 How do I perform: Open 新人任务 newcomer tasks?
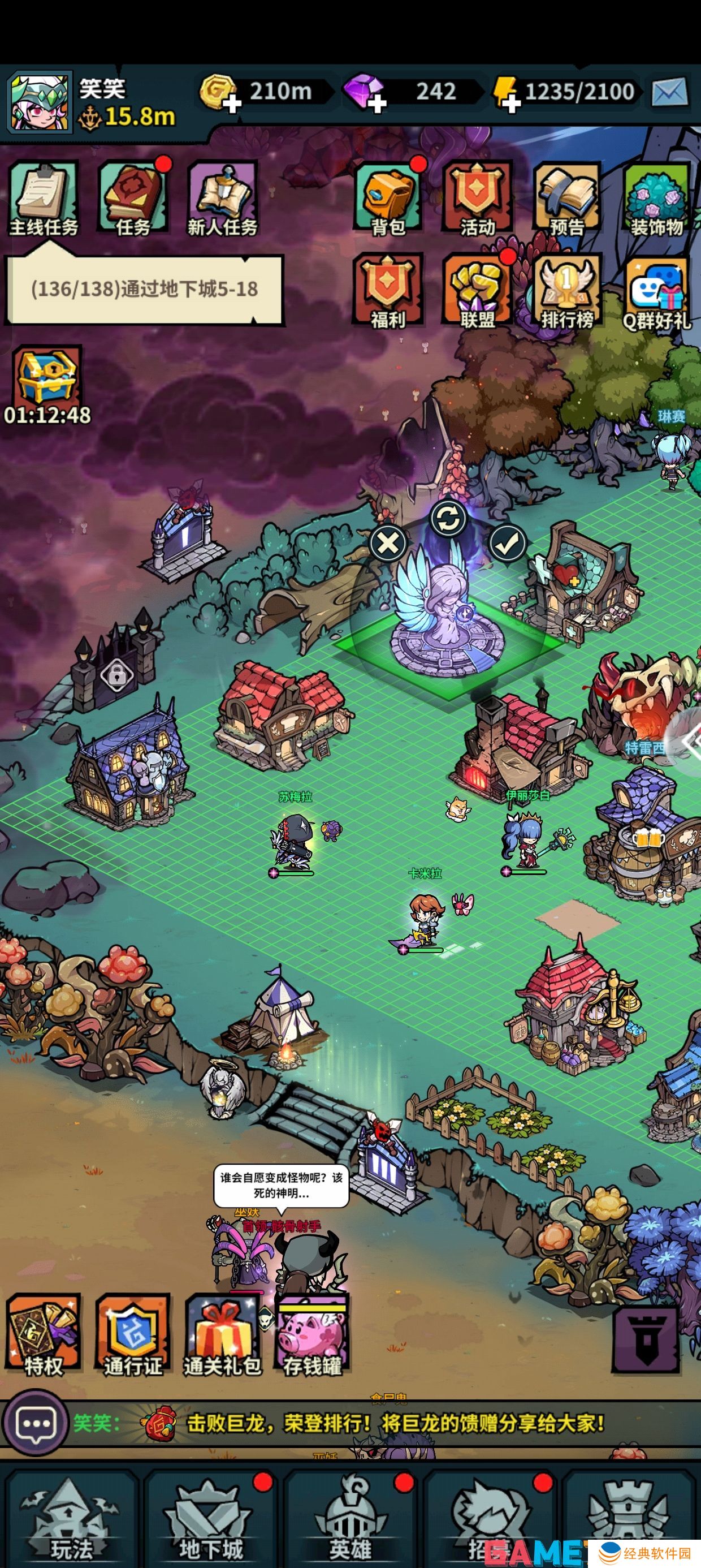[223, 199]
